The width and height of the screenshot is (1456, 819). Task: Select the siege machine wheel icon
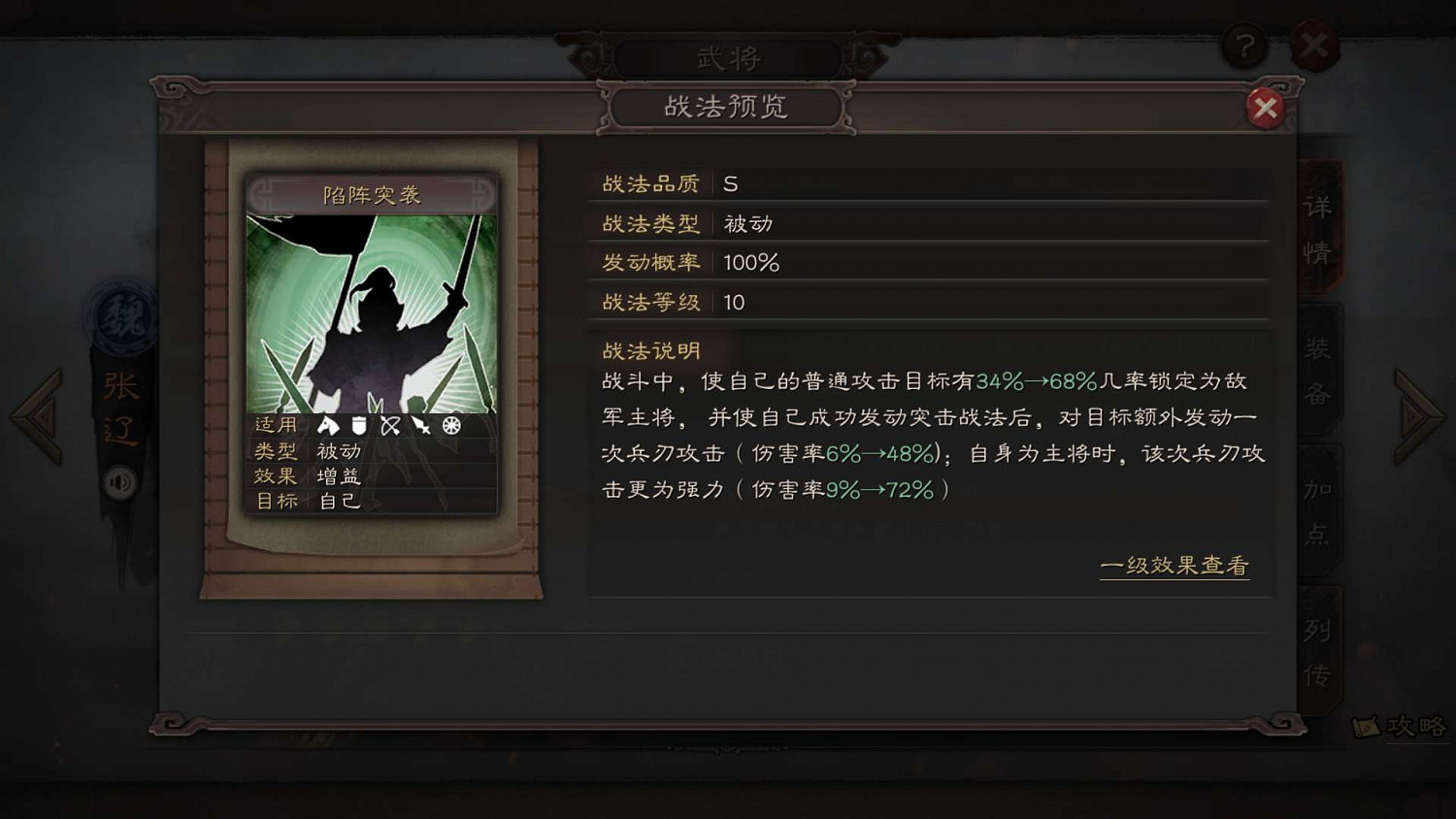coord(449,425)
